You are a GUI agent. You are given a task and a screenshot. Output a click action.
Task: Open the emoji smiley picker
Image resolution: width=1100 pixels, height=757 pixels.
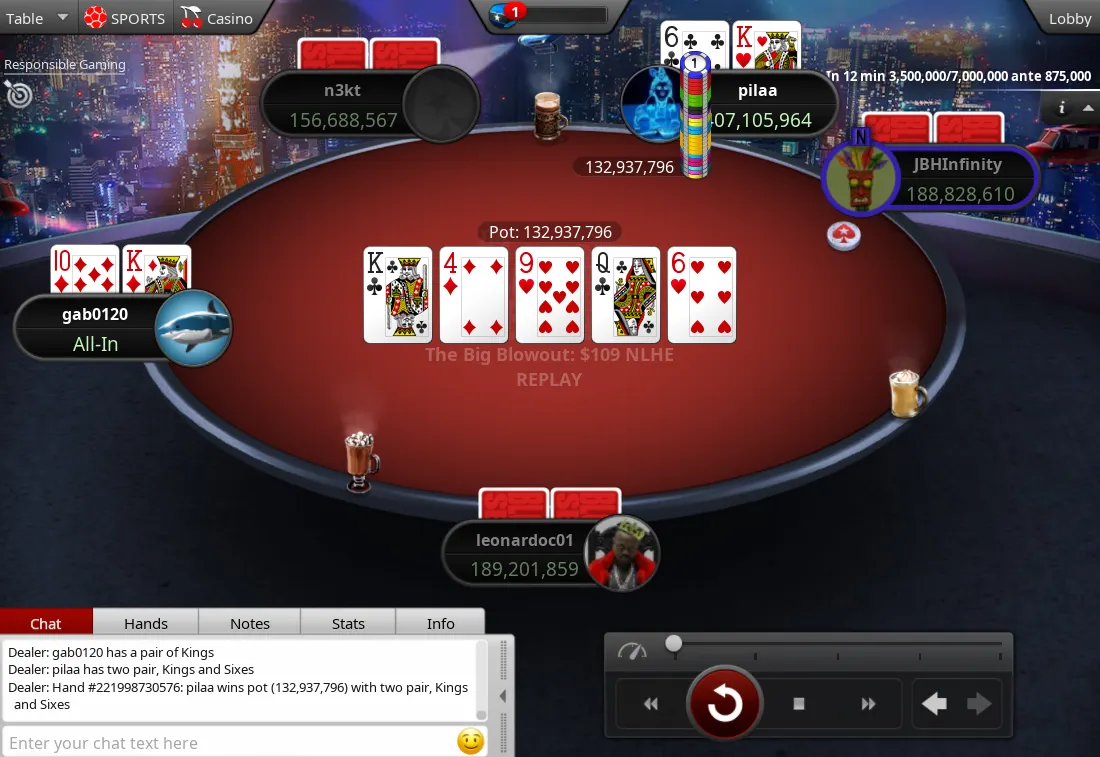click(x=470, y=742)
